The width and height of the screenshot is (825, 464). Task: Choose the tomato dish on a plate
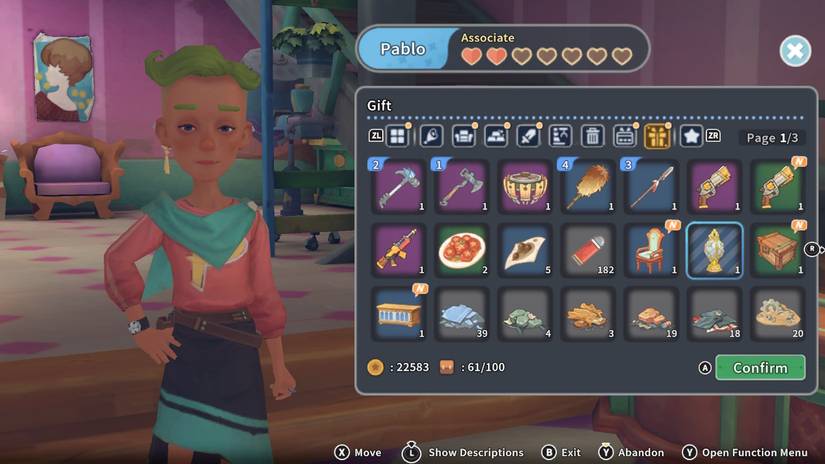[x=462, y=250]
